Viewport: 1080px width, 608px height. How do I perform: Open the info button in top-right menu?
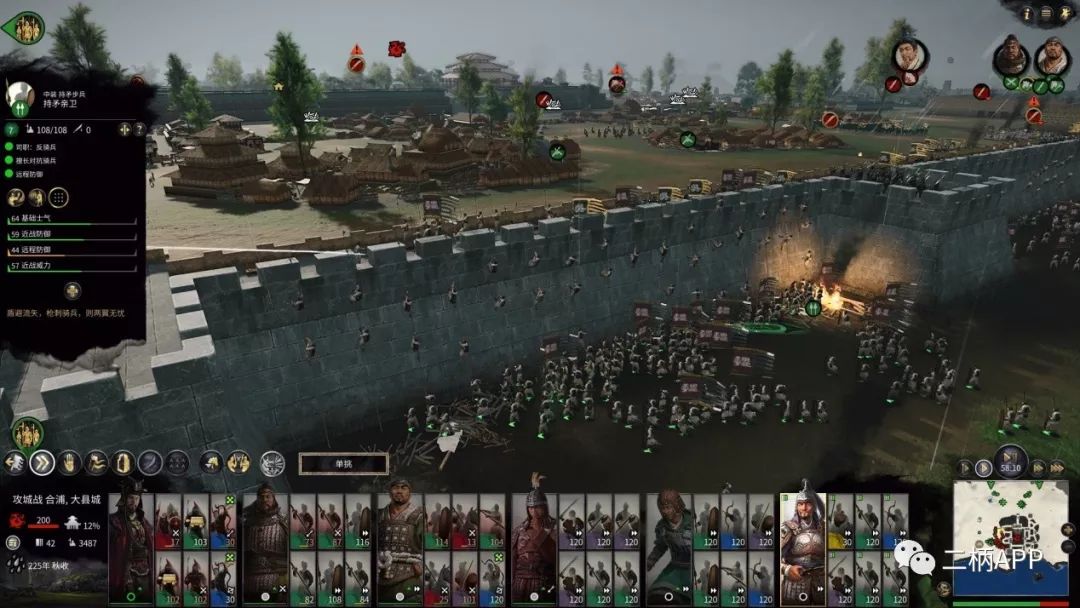pos(1027,13)
